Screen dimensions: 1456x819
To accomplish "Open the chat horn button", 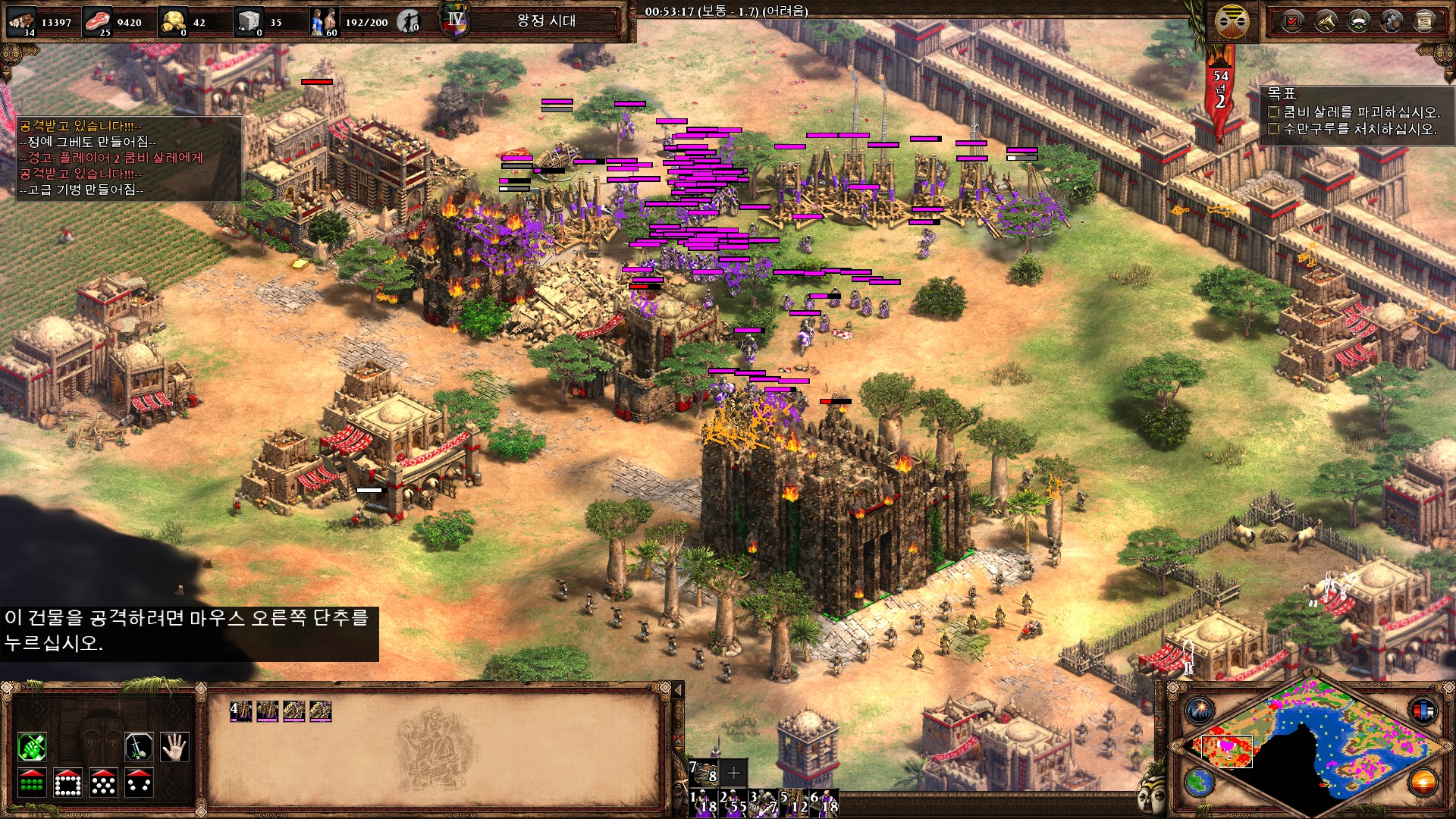I will coord(1326,21).
